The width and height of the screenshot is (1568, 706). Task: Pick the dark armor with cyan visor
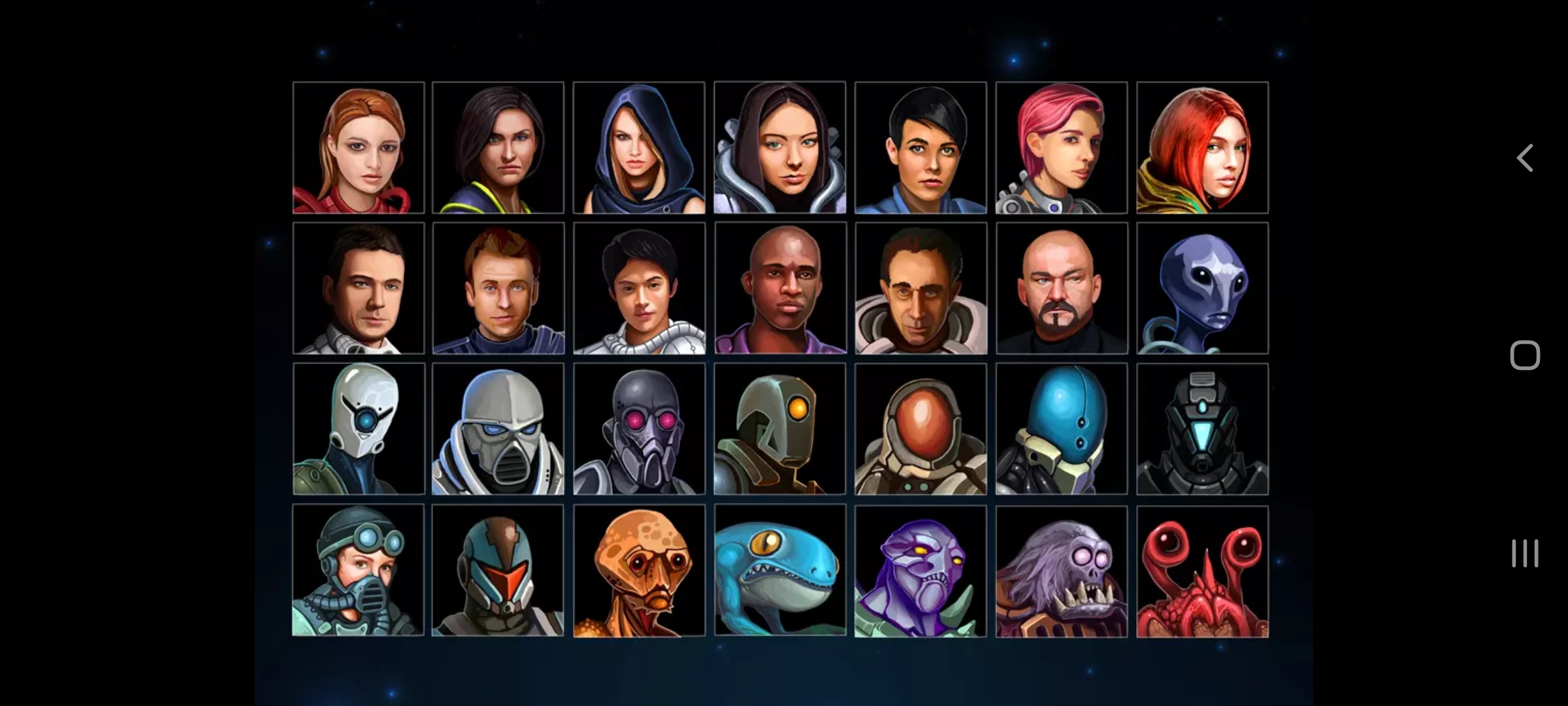[x=1202, y=429]
